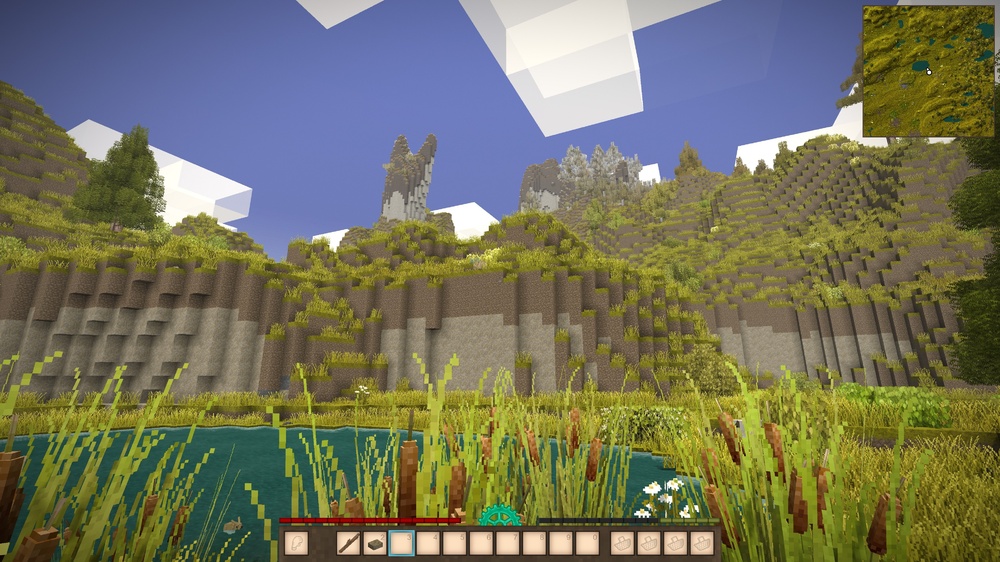Select the dark stone item slot
1000x562 pixels.
(375, 543)
